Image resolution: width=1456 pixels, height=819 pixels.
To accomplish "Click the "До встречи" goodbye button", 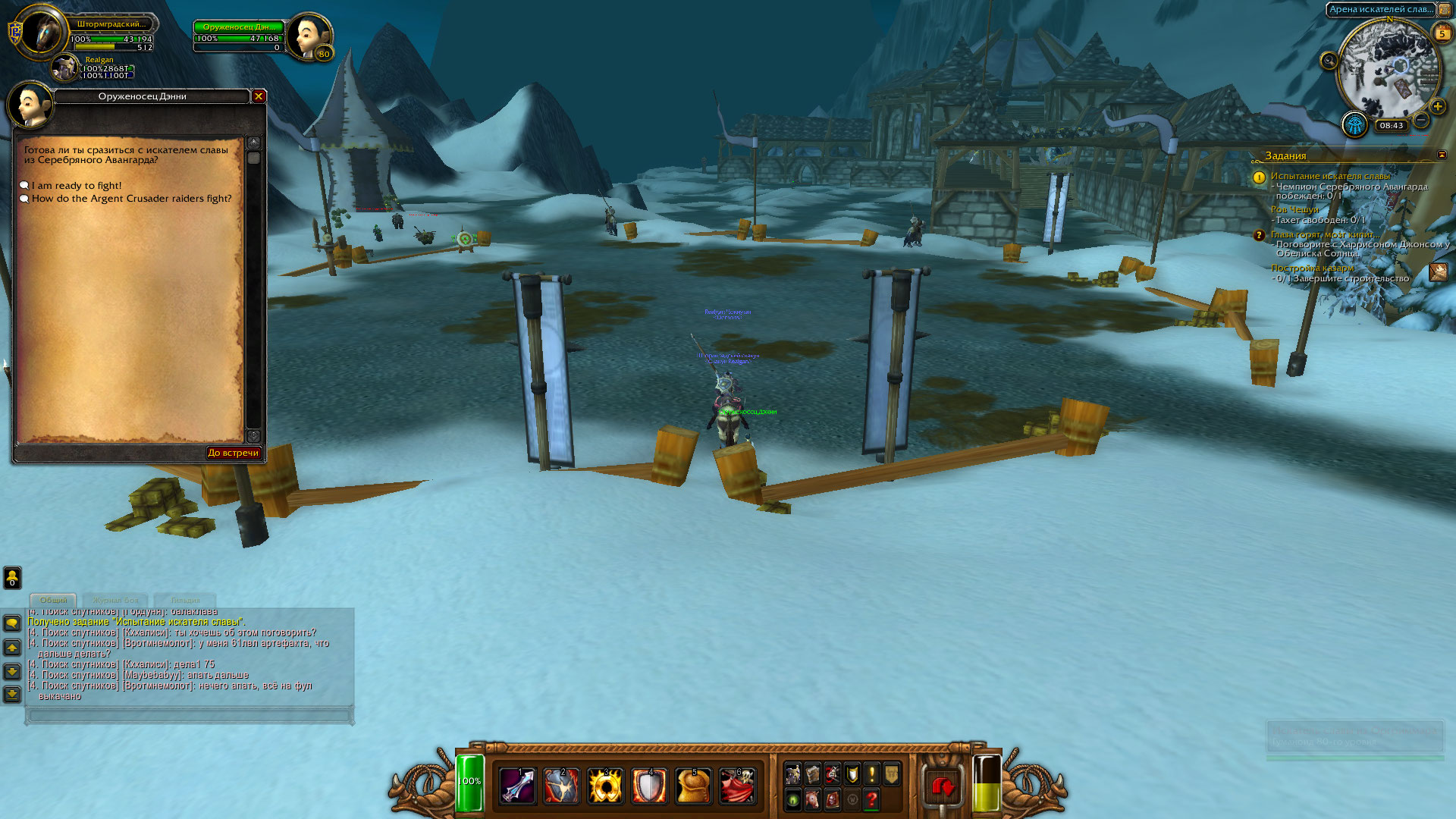I will coord(234,453).
